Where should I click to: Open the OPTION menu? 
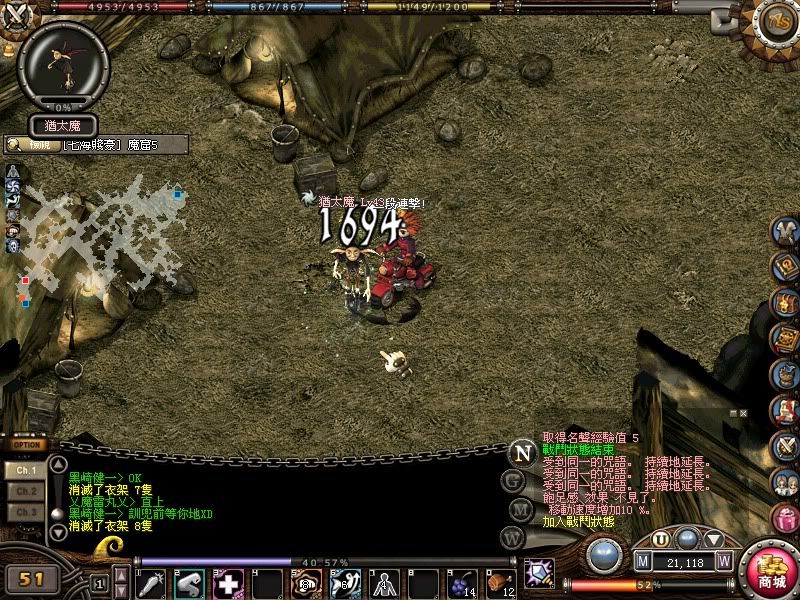pyautogui.click(x=27, y=445)
